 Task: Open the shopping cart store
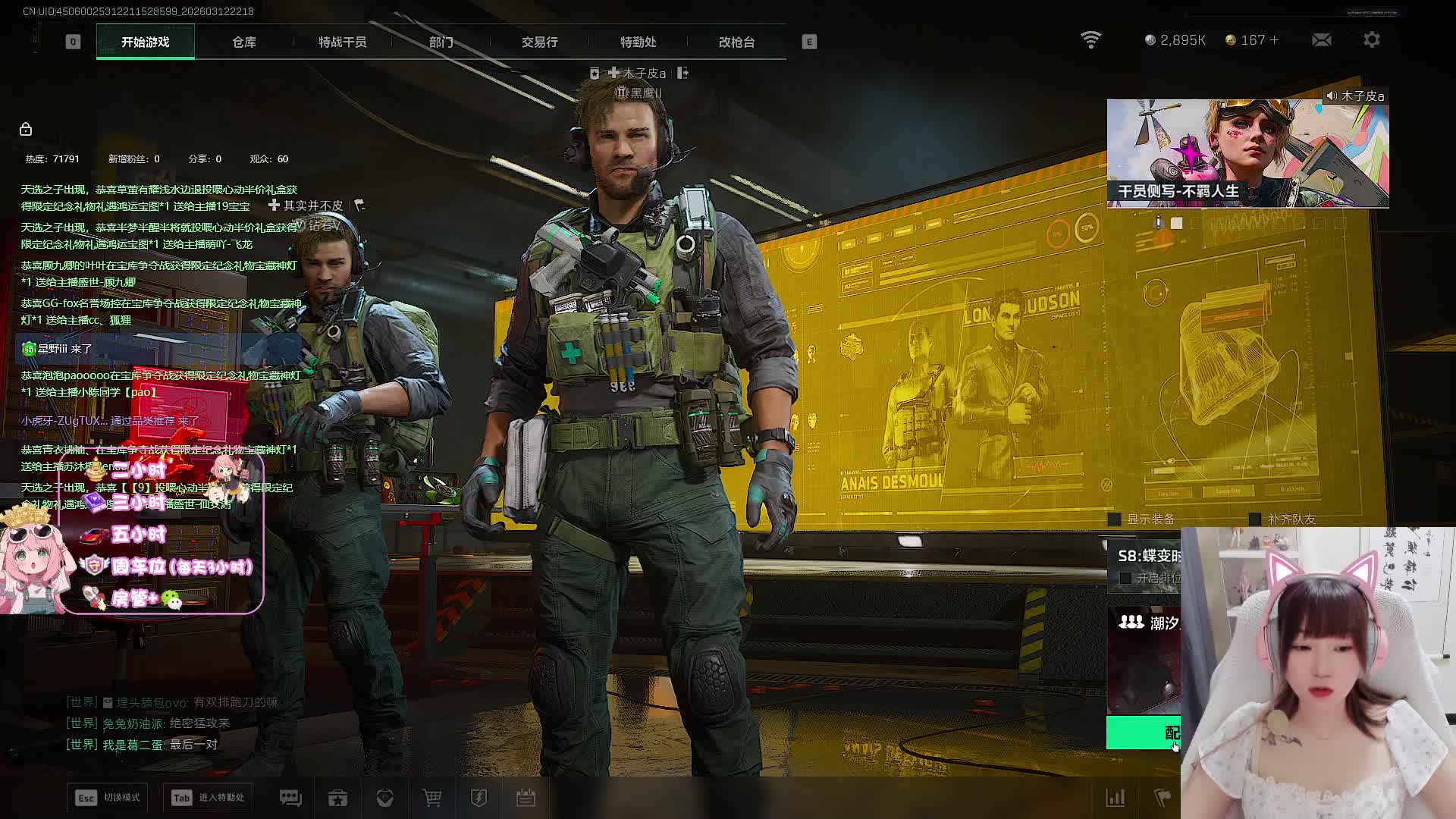coord(431,798)
